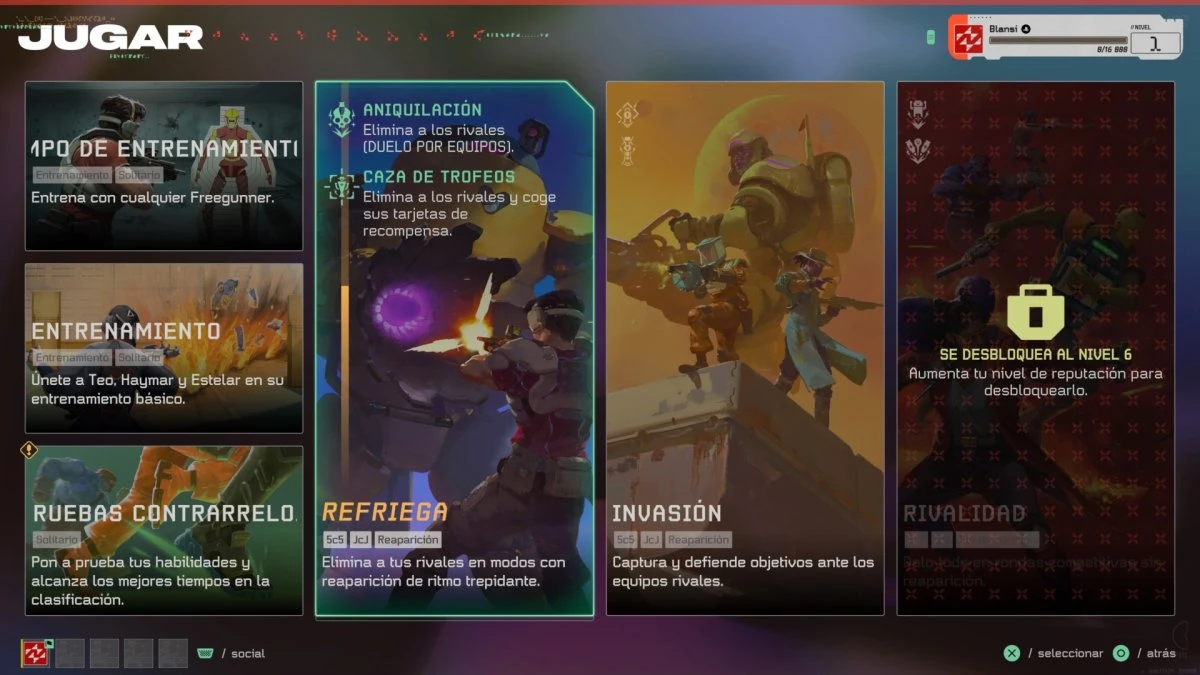Choose the Pruebas Contrarreloj time trials card
This screenshot has height=675, width=1200.
(x=164, y=530)
